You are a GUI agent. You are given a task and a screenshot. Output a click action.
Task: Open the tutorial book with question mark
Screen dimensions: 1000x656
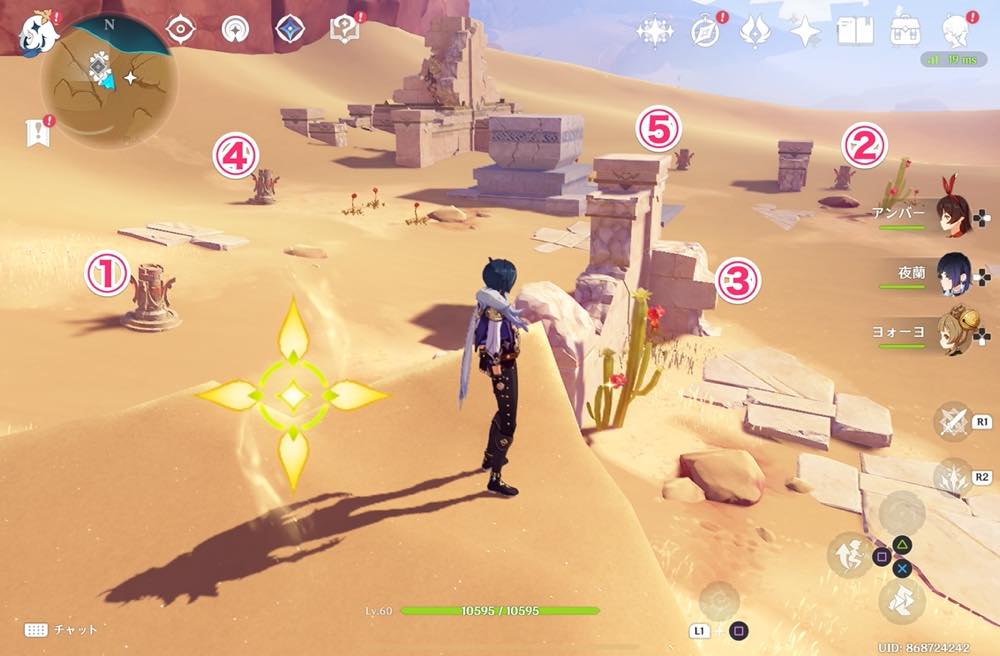[343, 30]
